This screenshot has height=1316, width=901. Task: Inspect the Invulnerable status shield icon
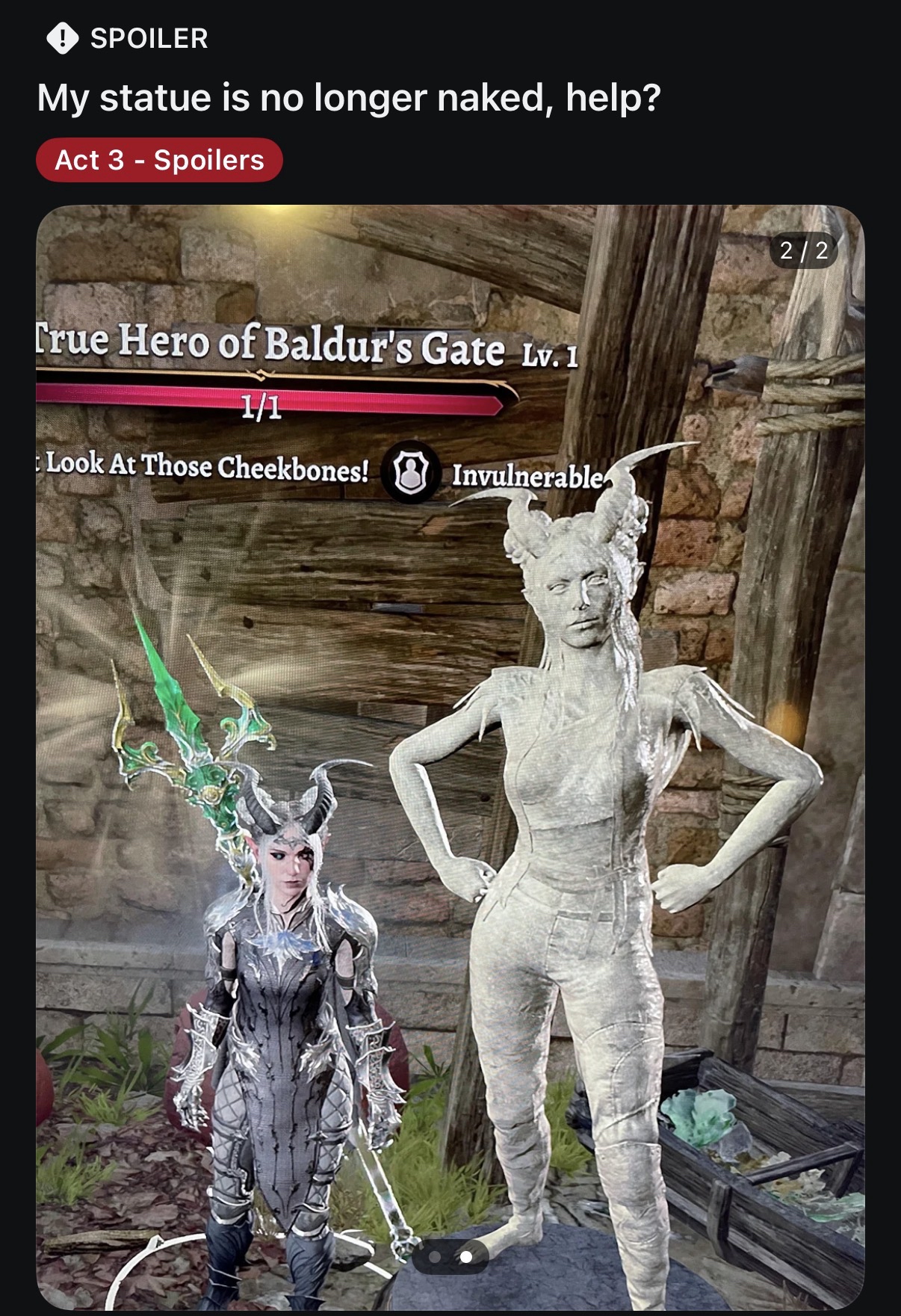coord(410,472)
